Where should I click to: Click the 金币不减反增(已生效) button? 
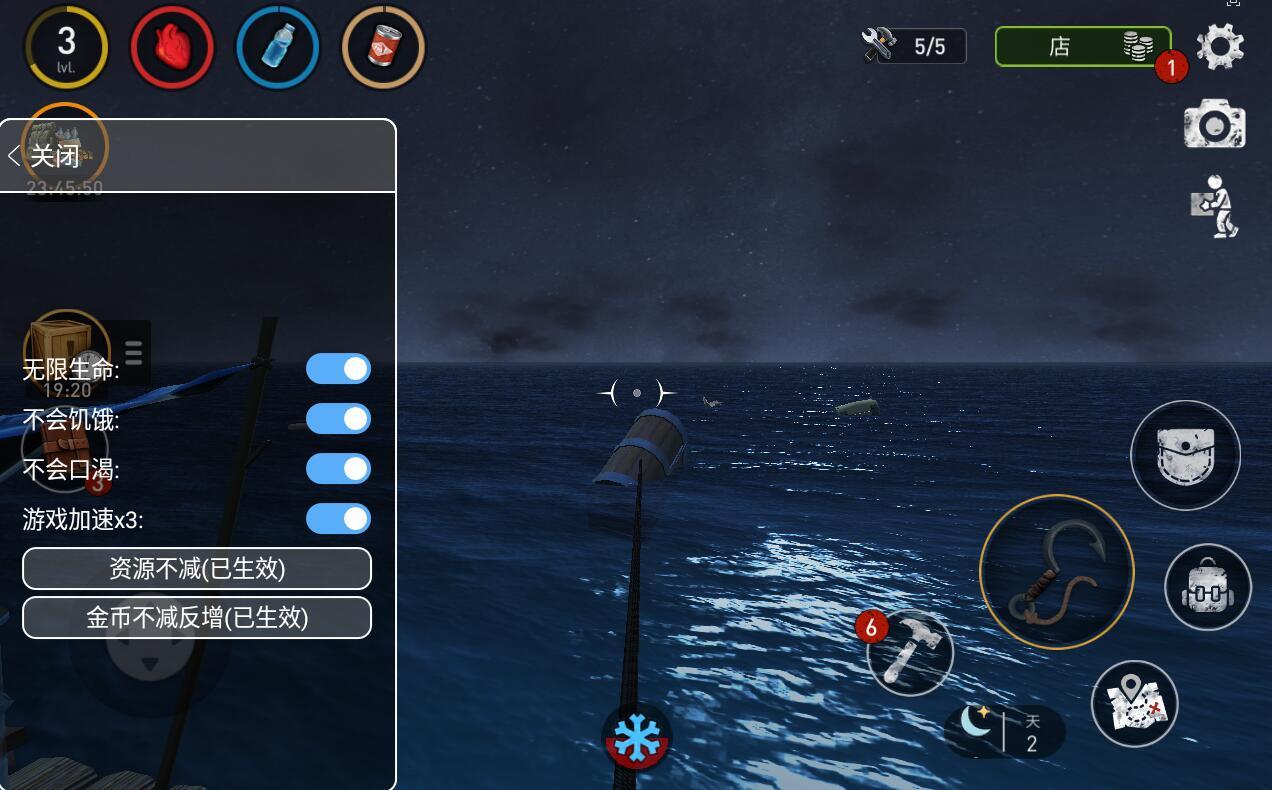click(197, 618)
